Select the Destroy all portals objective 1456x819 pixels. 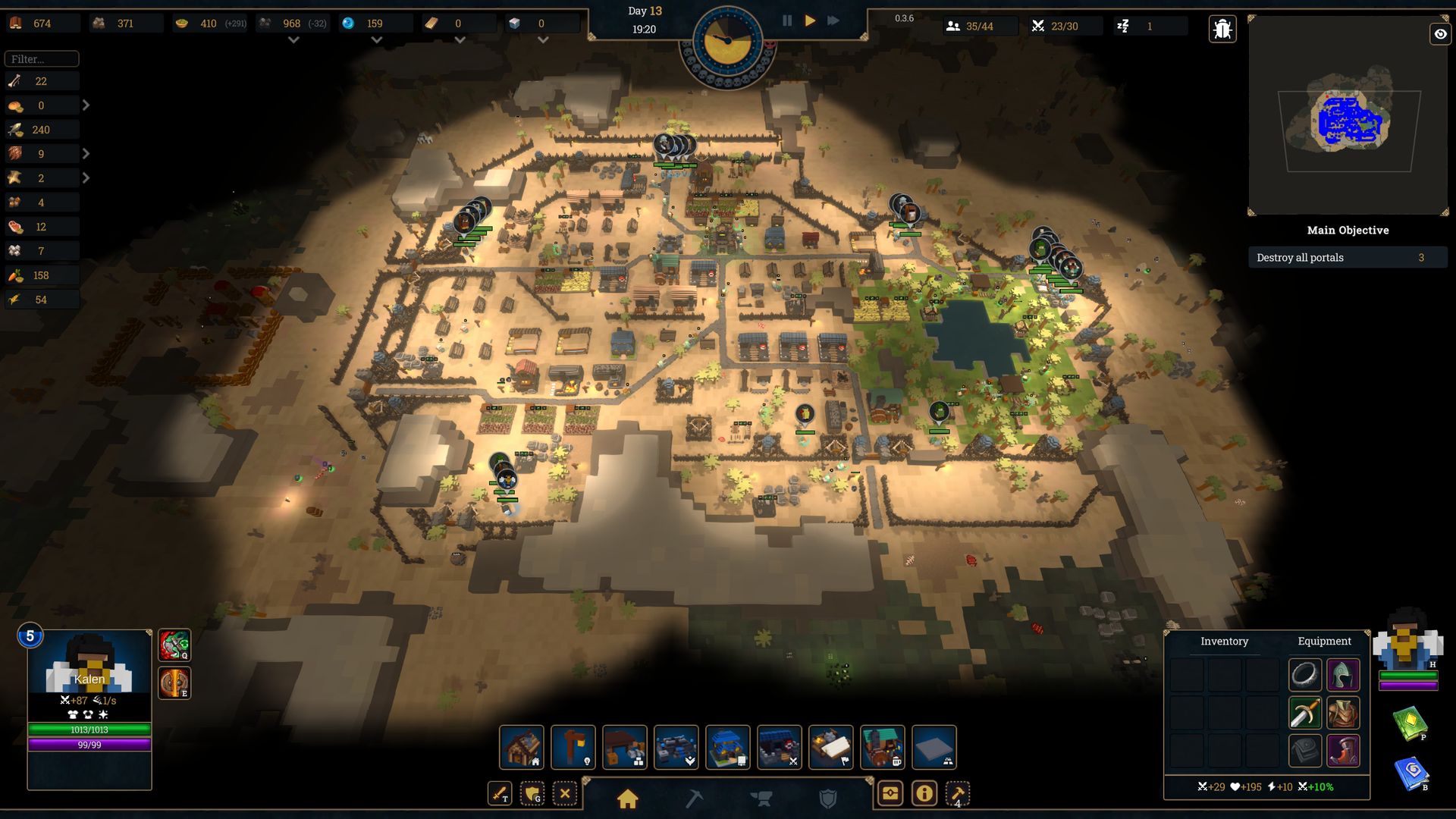pos(1347,258)
